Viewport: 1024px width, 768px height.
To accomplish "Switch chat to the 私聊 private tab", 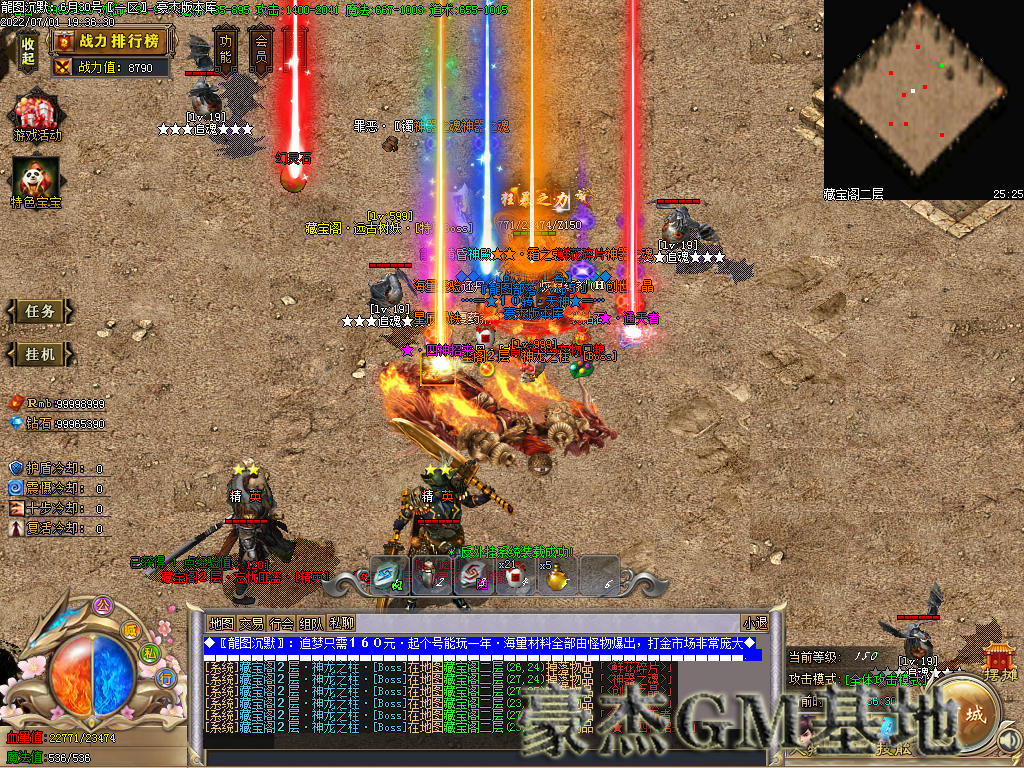I will point(341,623).
